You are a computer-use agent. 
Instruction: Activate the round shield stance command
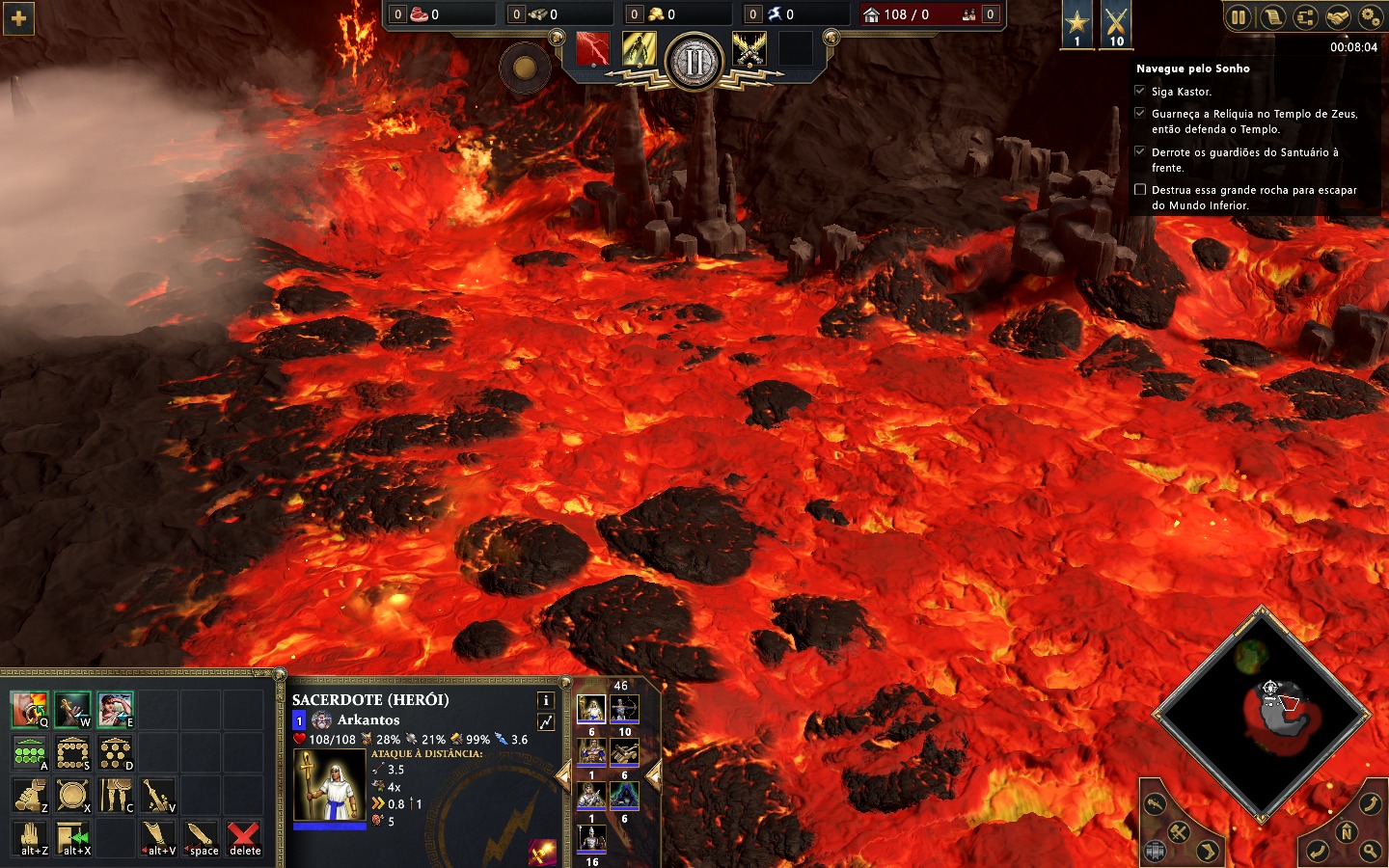click(72, 796)
